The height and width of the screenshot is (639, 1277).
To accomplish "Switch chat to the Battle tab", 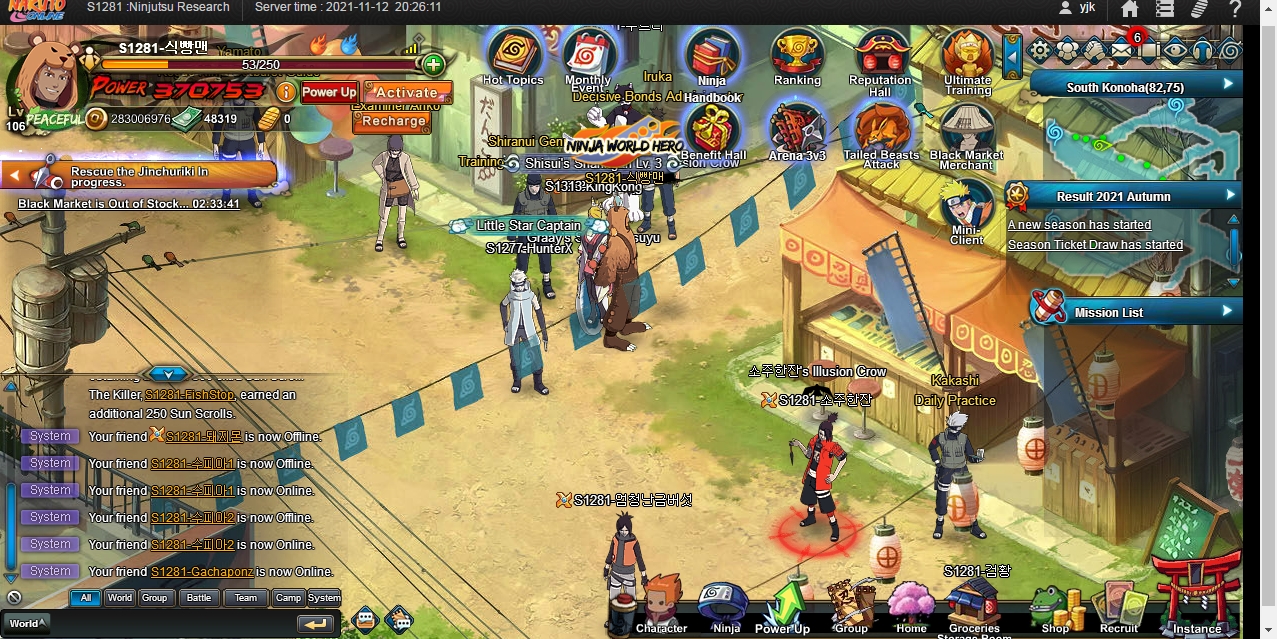I will click(x=199, y=598).
